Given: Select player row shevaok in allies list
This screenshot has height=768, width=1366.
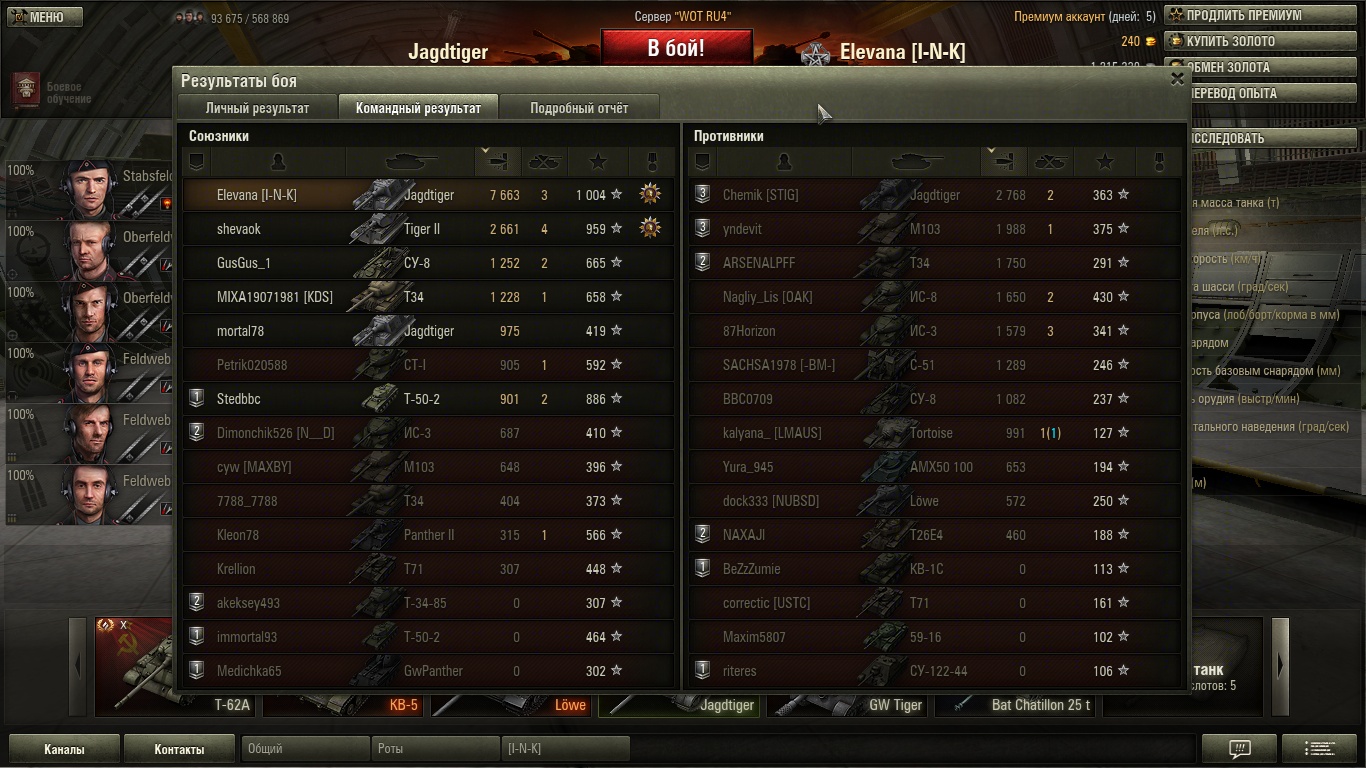Looking at the screenshot, I should 428,229.
